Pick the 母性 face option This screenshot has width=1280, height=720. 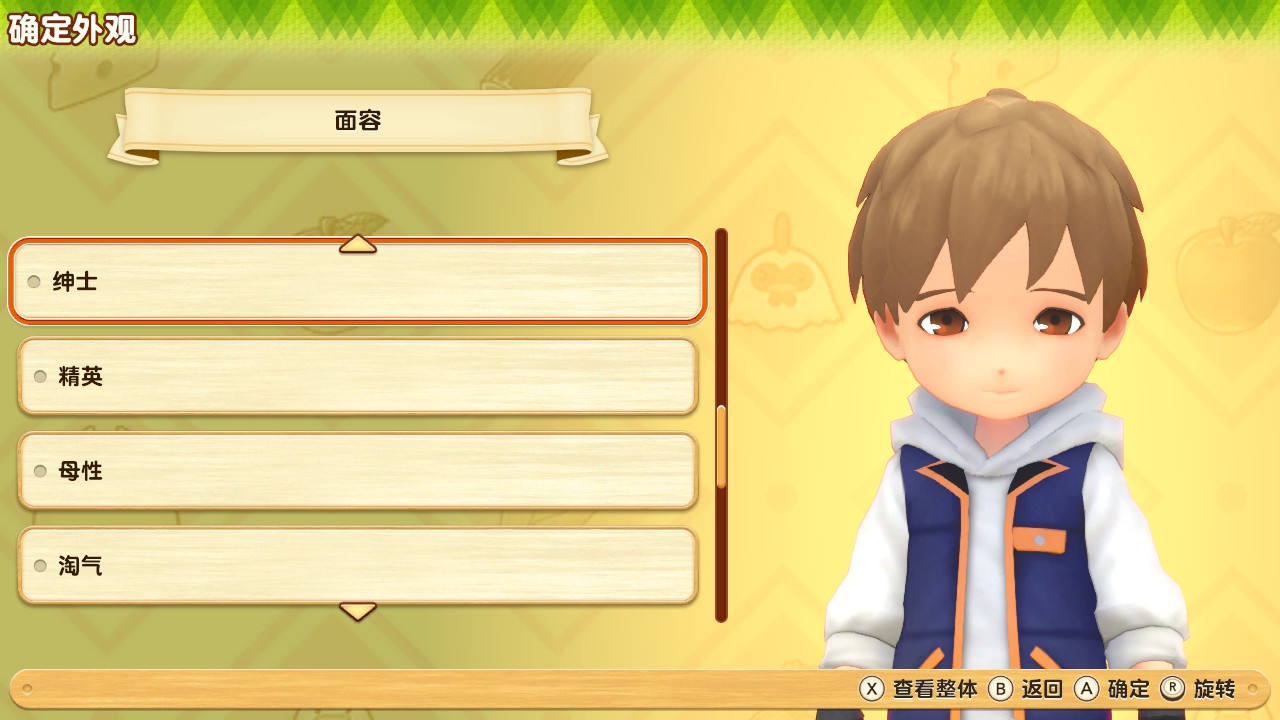pos(357,470)
